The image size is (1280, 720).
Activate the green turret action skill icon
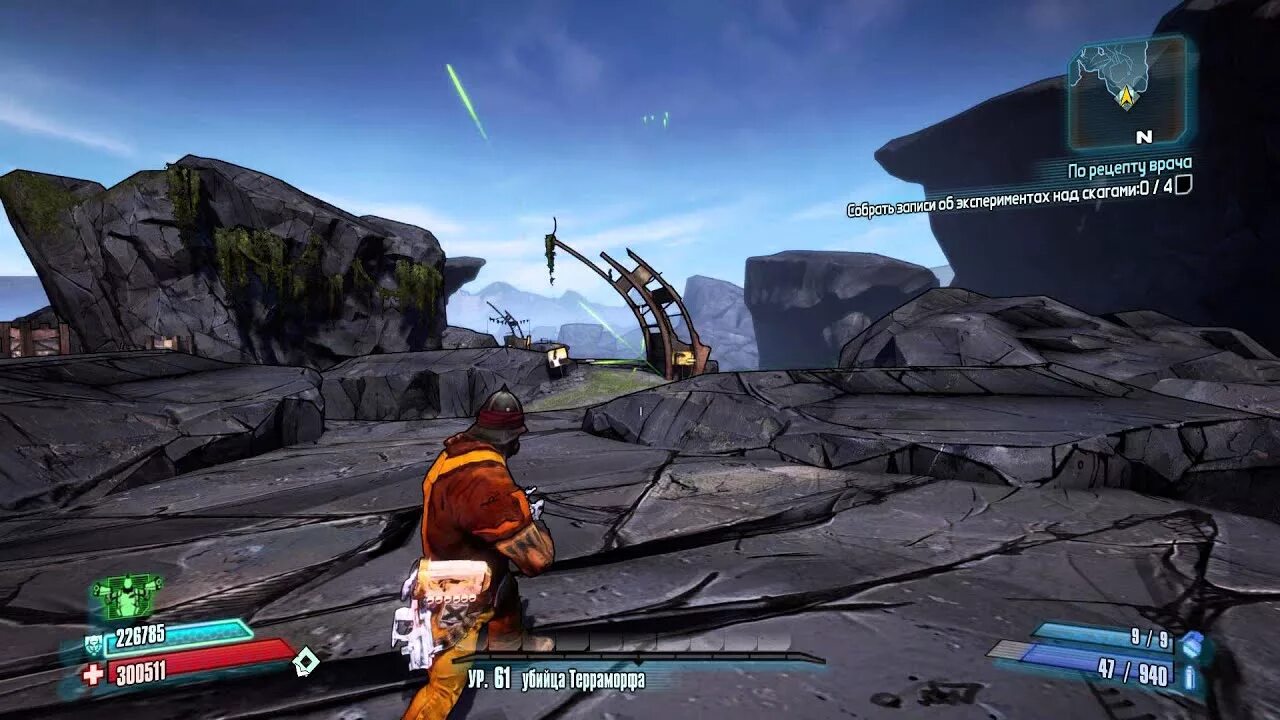pos(127,596)
